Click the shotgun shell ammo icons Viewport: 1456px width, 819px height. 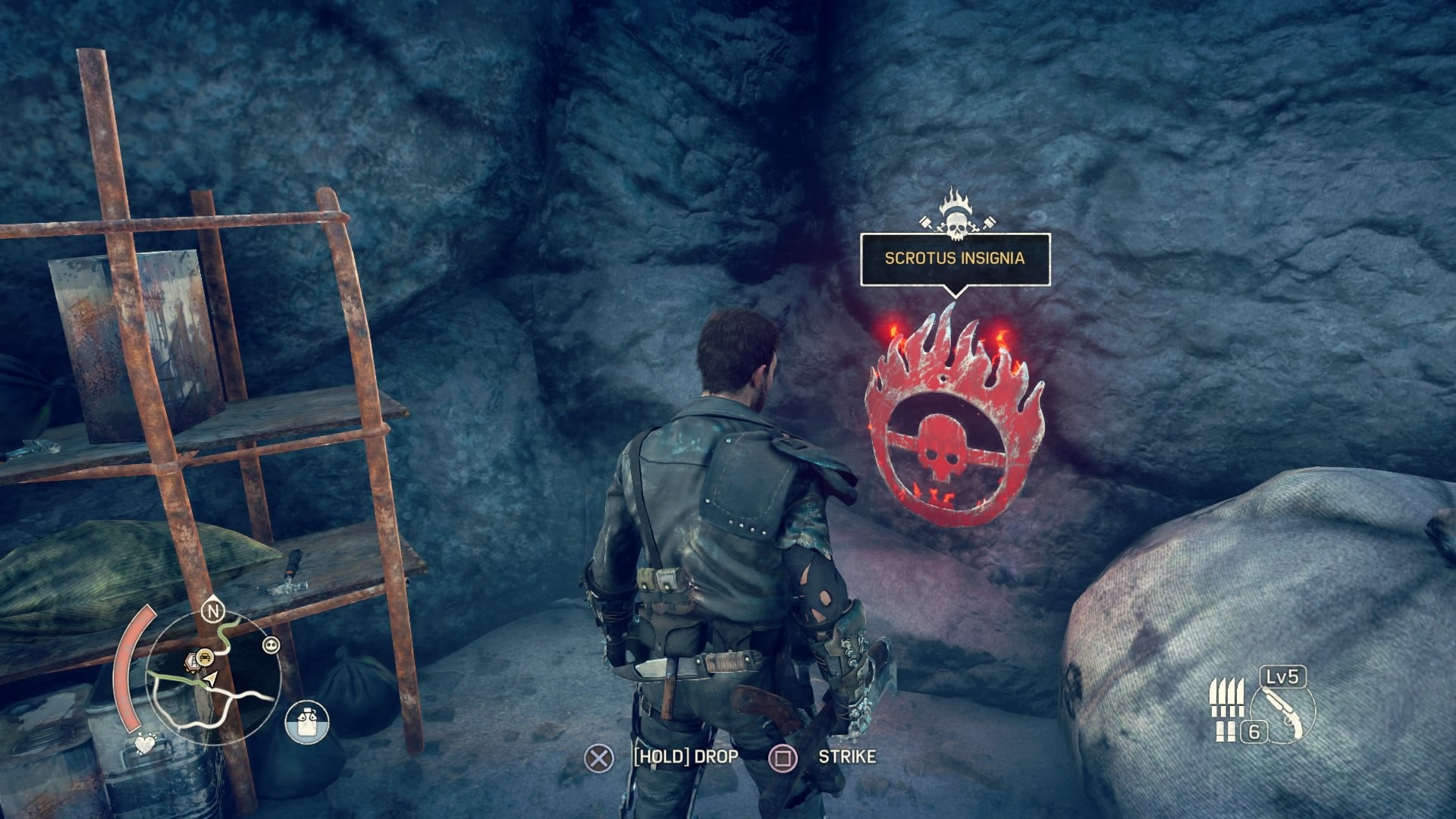[1227, 698]
